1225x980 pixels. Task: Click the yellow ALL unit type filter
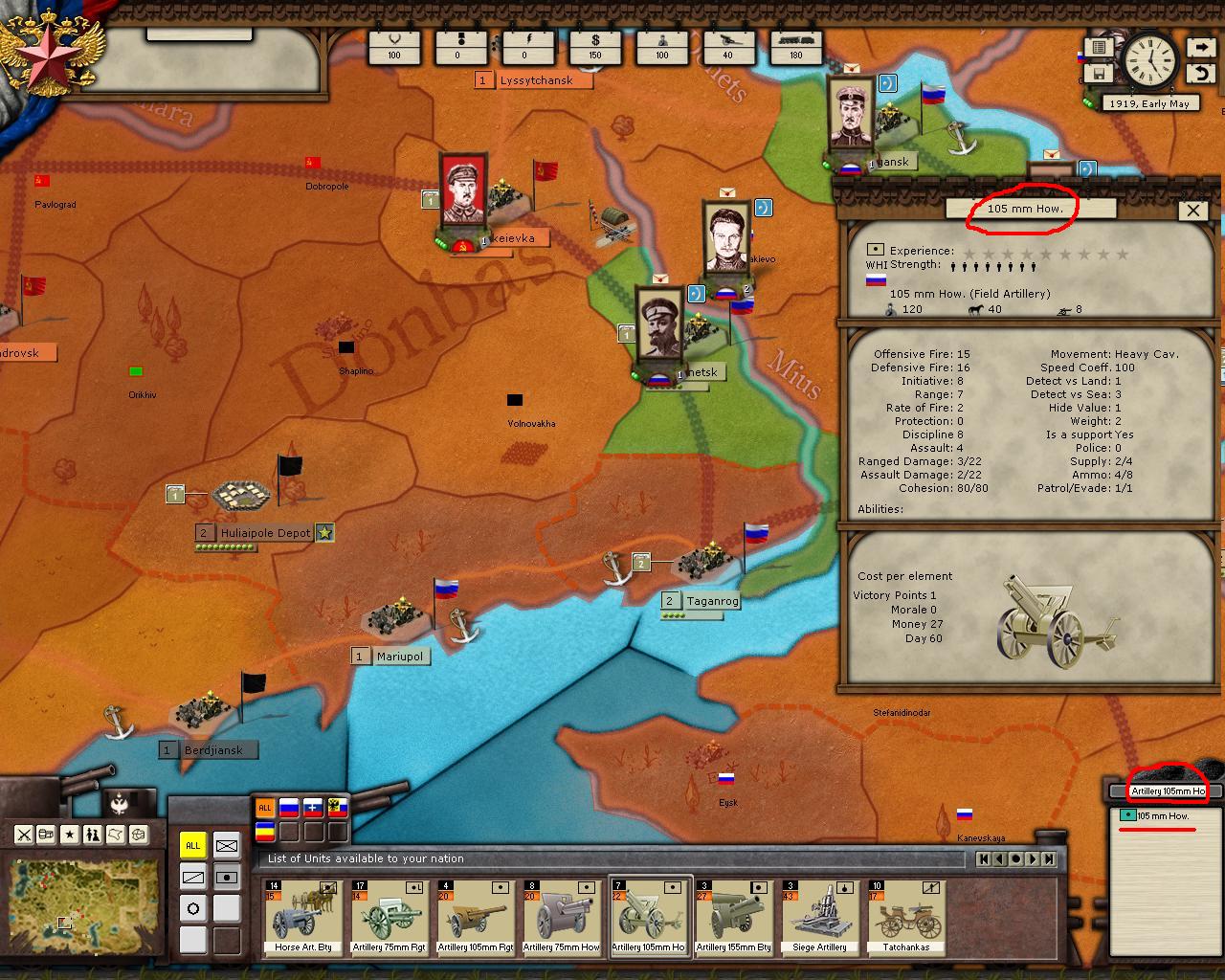pos(193,846)
